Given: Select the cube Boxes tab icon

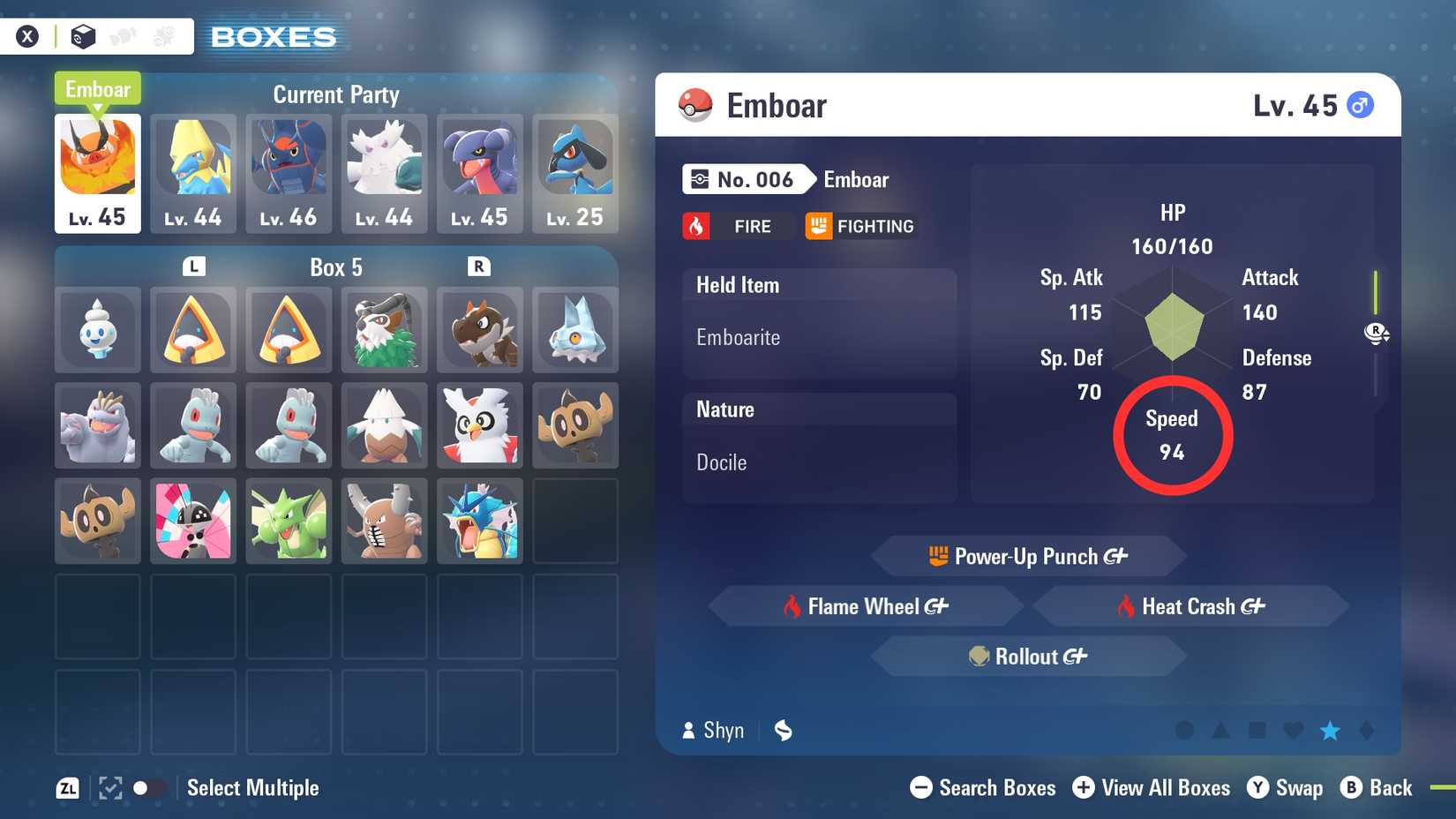Looking at the screenshot, I should [84, 35].
